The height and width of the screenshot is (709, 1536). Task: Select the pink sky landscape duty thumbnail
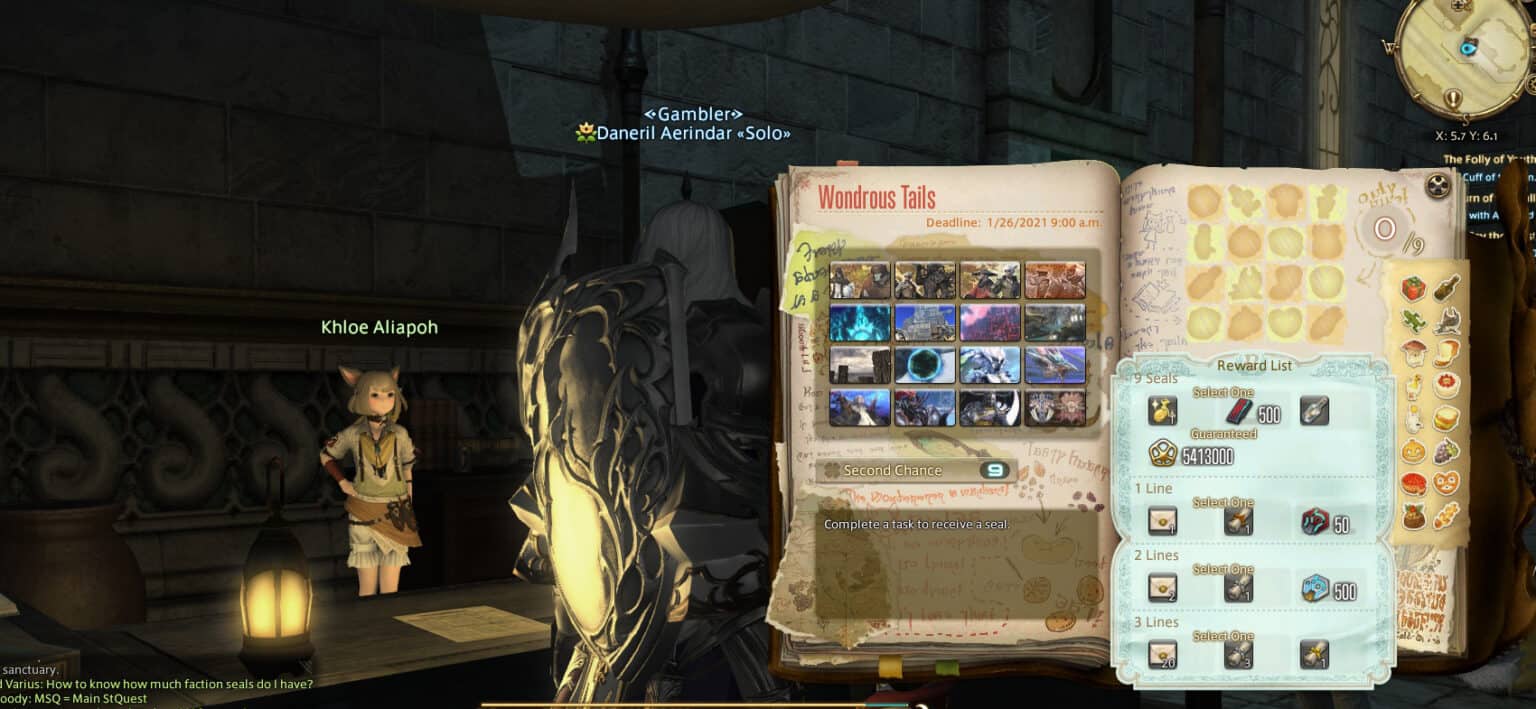[990, 322]
